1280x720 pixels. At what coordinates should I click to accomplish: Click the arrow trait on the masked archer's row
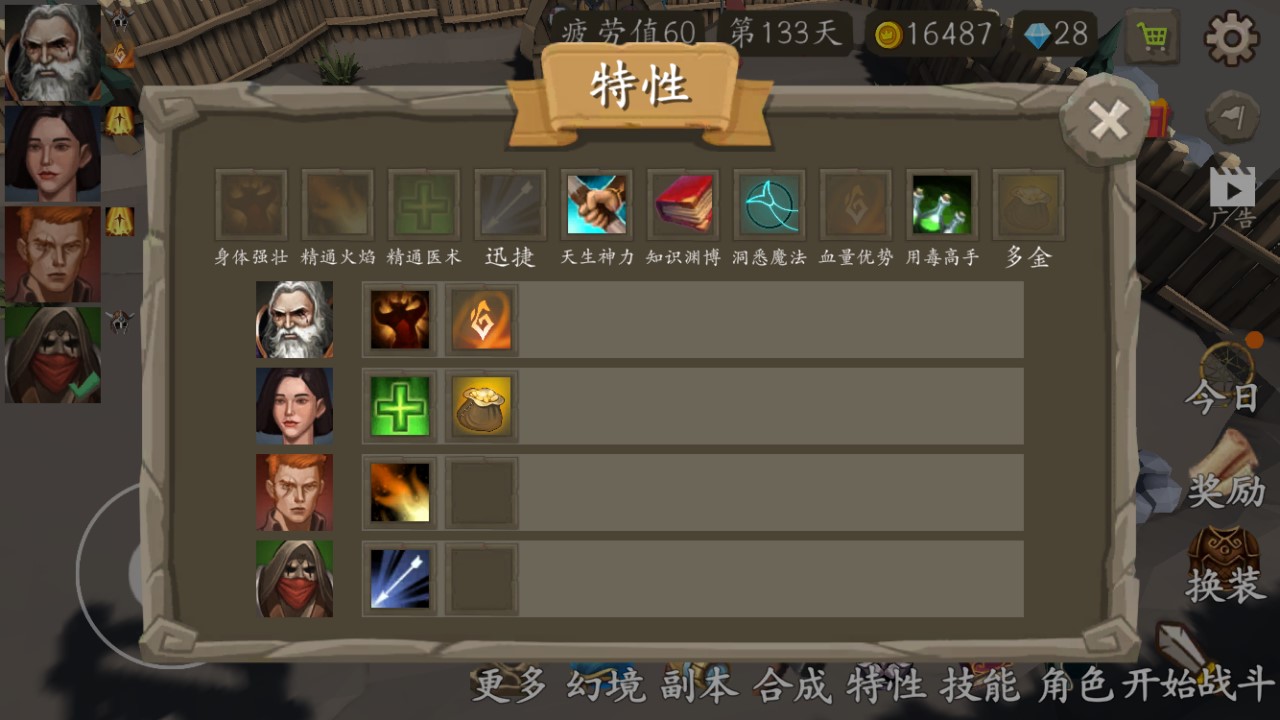pyautogui.click(x=399, y=578)
